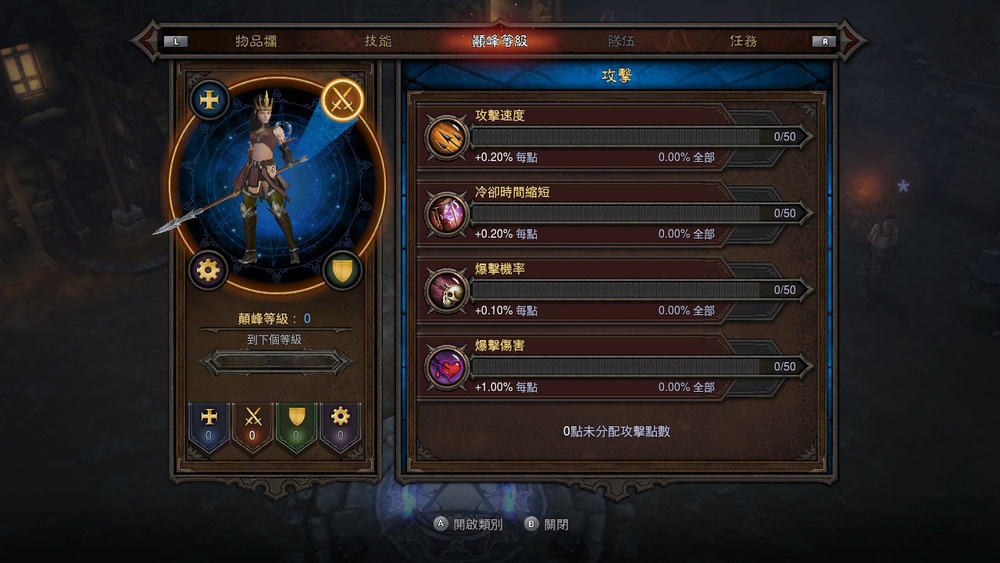Click the blue cross banner at panel bottom
This screenshot has width=1000, height=563.
[x=210, y=426]
